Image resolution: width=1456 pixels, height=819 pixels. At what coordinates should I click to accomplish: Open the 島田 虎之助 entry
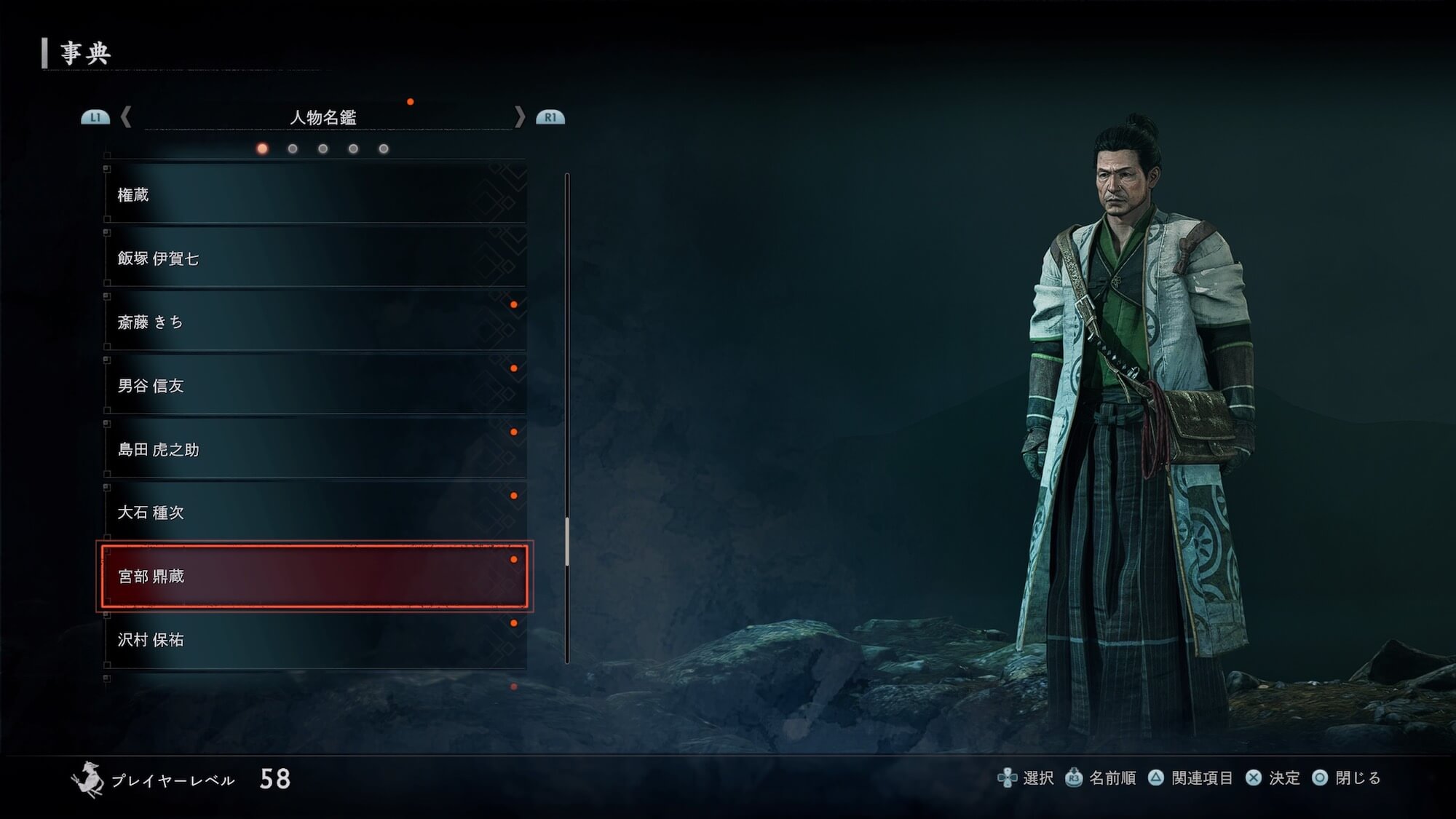pyautogui.click(x=314, y=449)
